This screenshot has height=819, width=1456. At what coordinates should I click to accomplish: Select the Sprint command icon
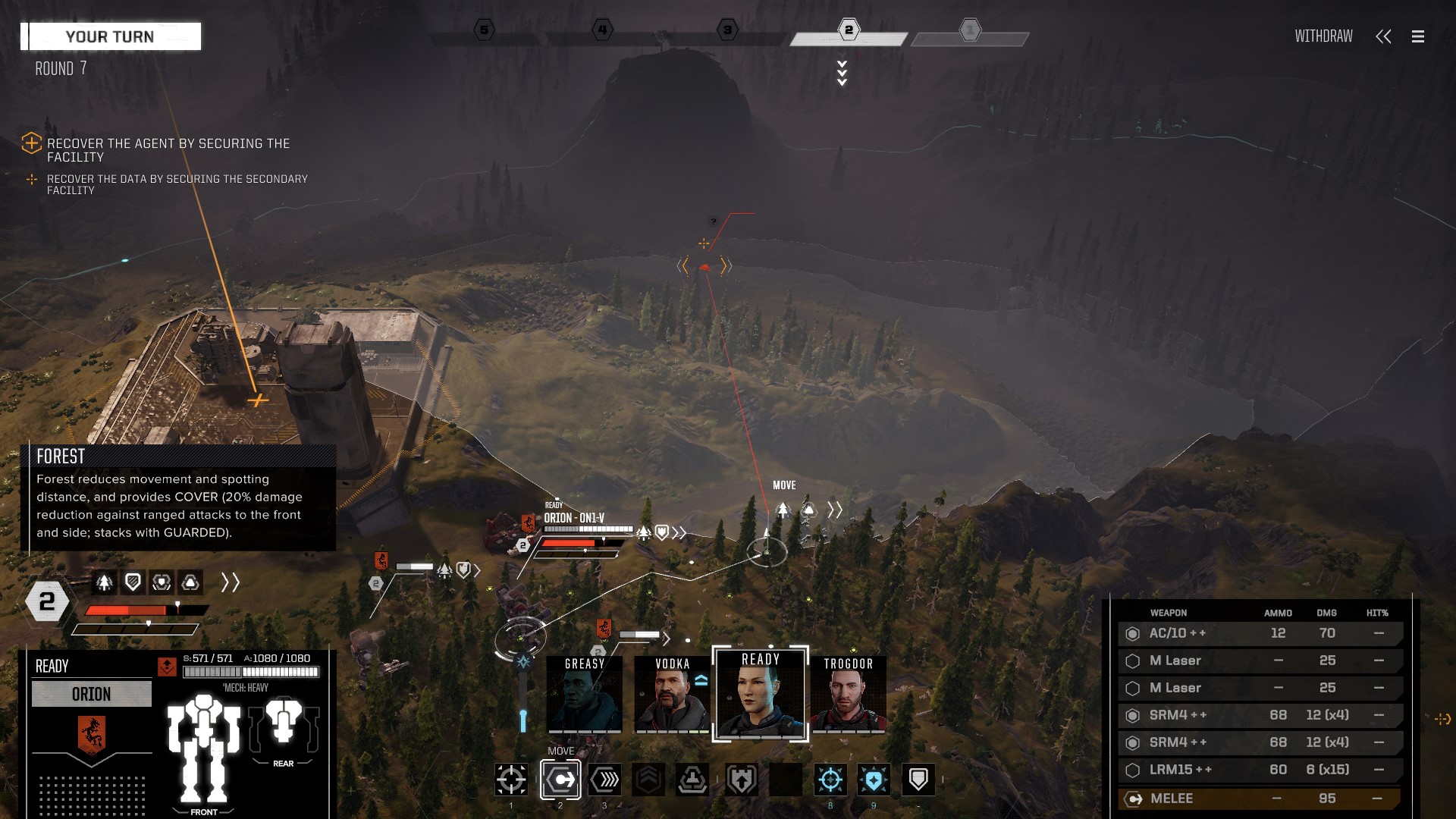(x=604, y=779)
